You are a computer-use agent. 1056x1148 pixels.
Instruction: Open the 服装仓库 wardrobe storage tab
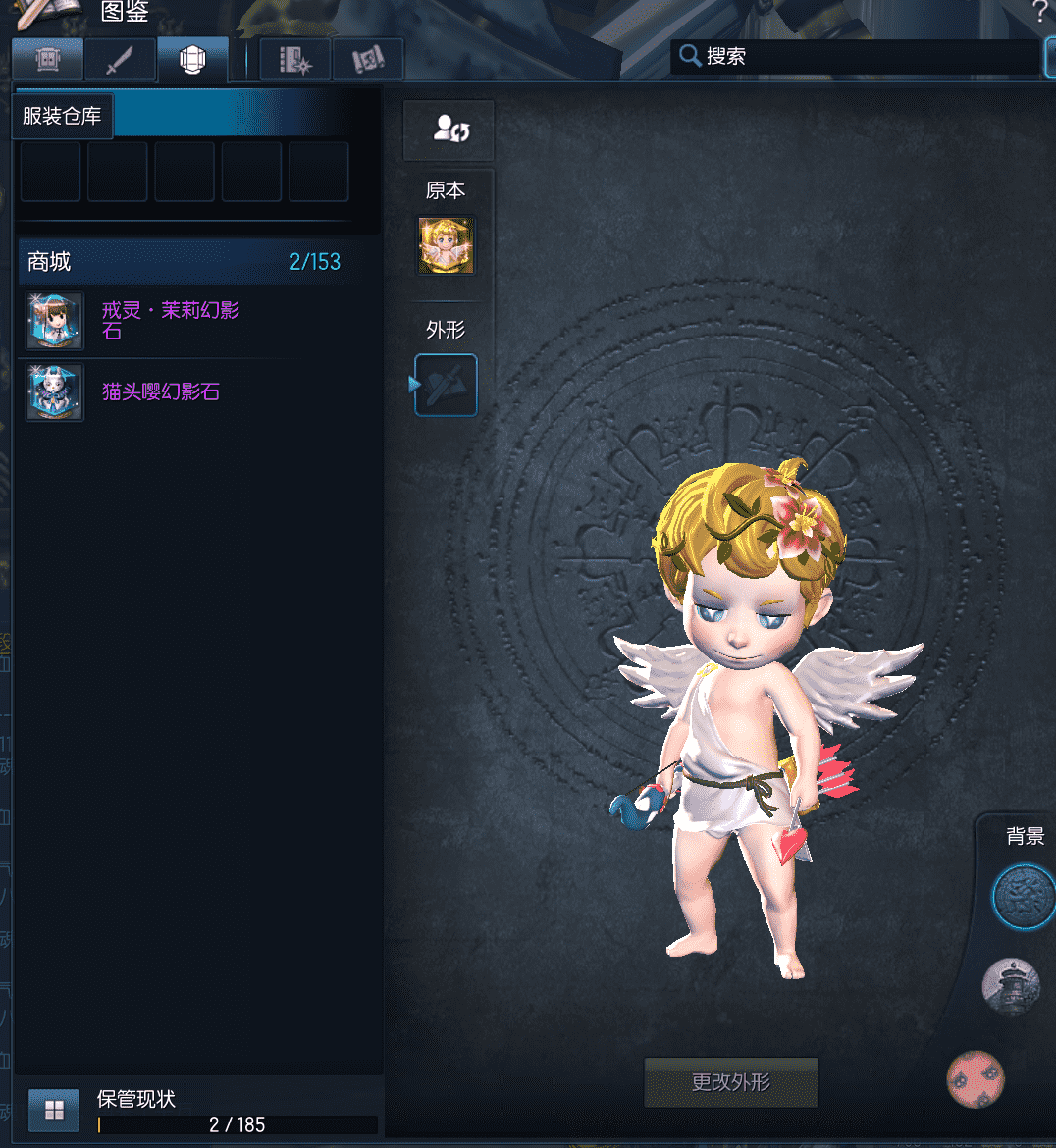pos(62,116)
